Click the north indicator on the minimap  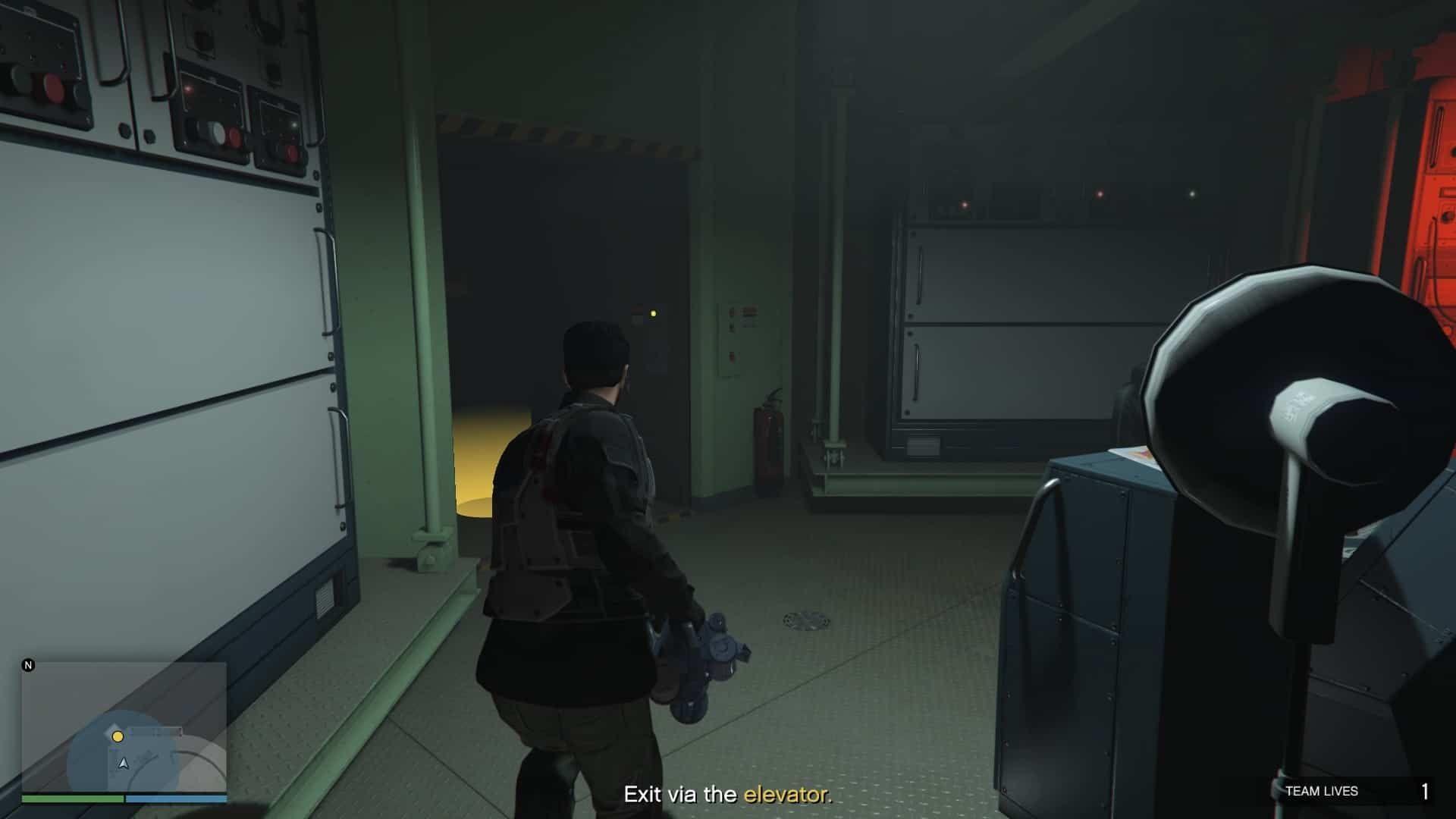[29, 666]
